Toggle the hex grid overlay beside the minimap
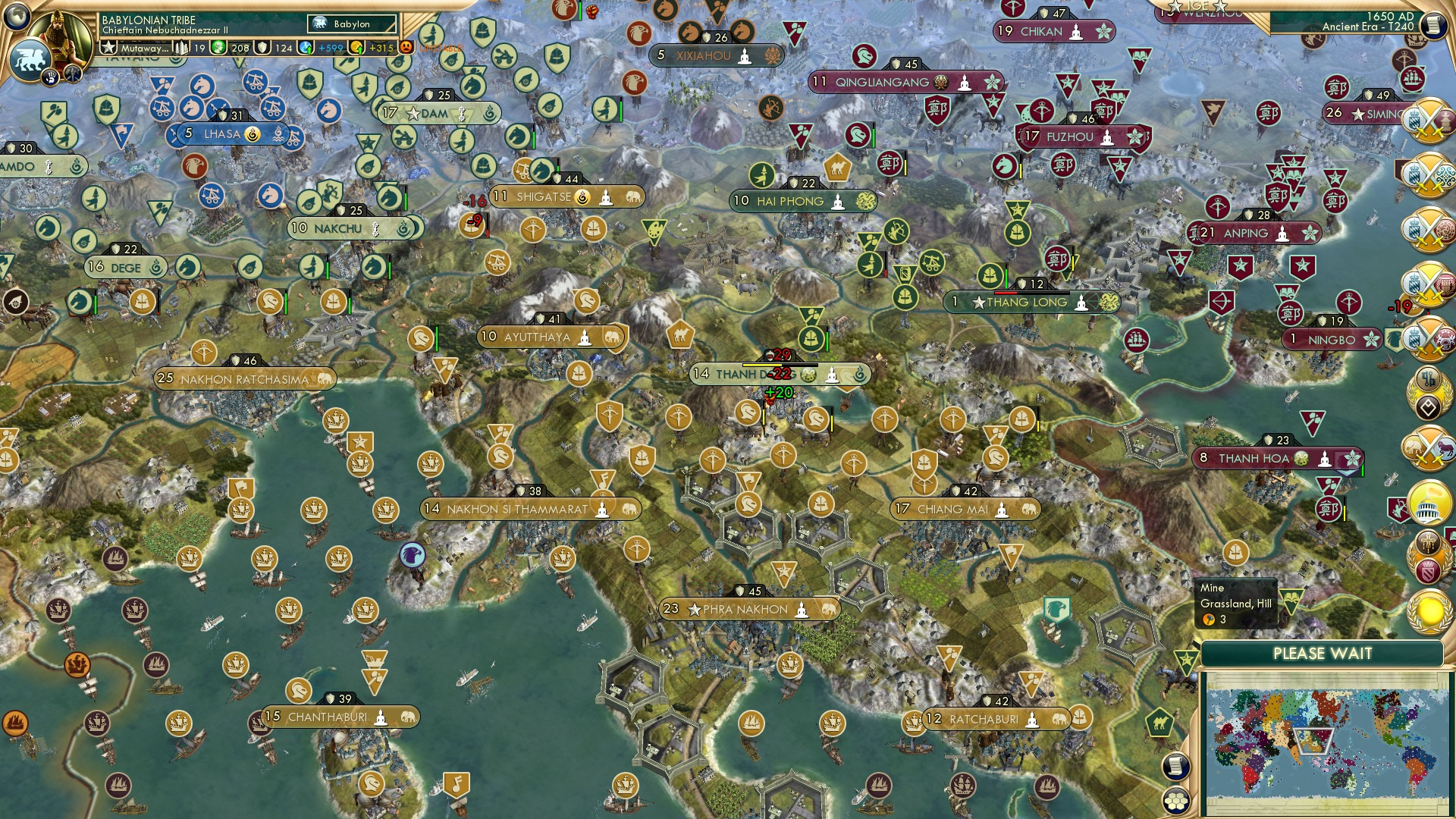 click(x=1177, y=802)
